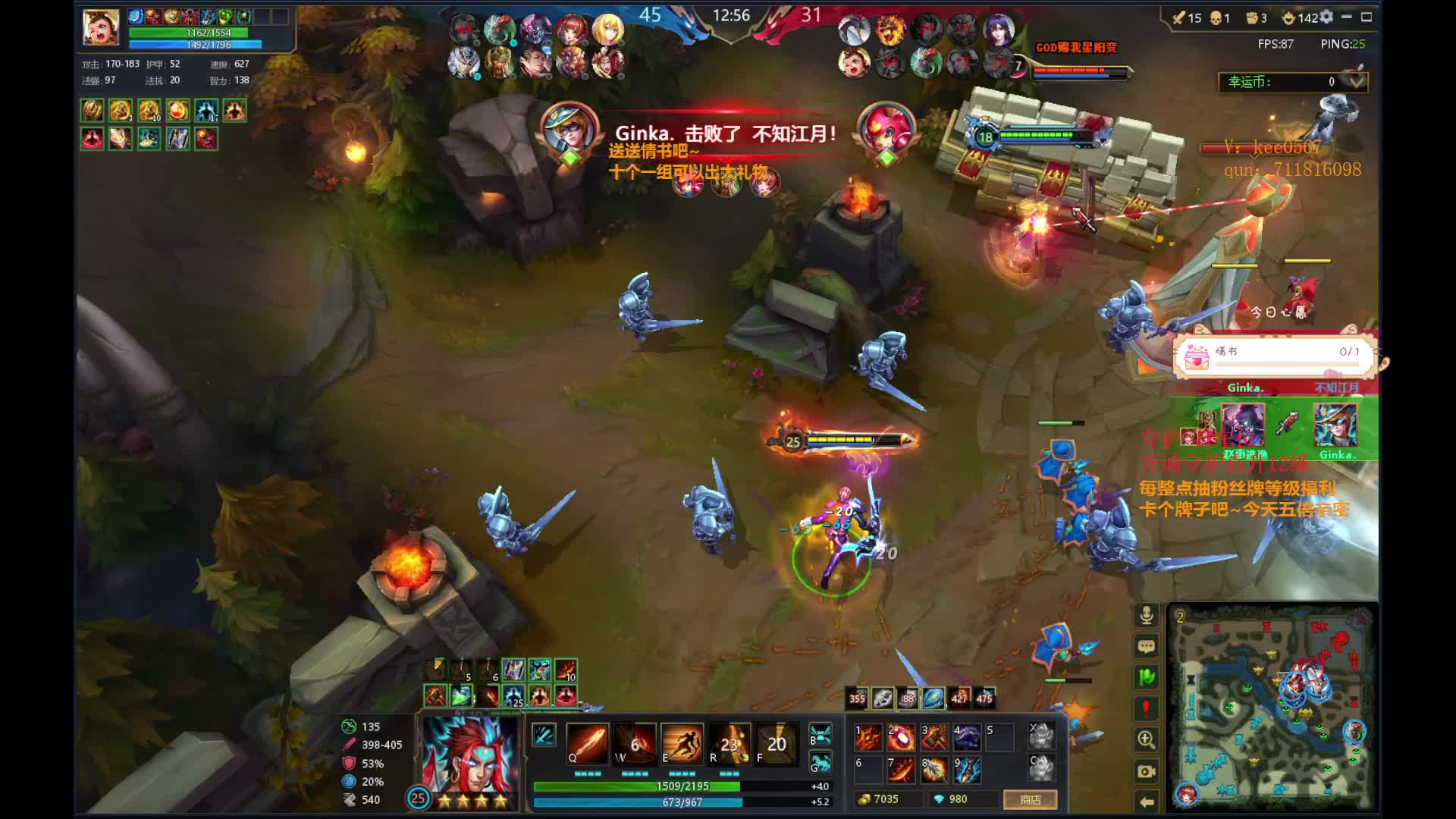Viewport: 1456px width, 819px height.
Task: Trigger the R ultimate ability
Action: pos(729,742)
